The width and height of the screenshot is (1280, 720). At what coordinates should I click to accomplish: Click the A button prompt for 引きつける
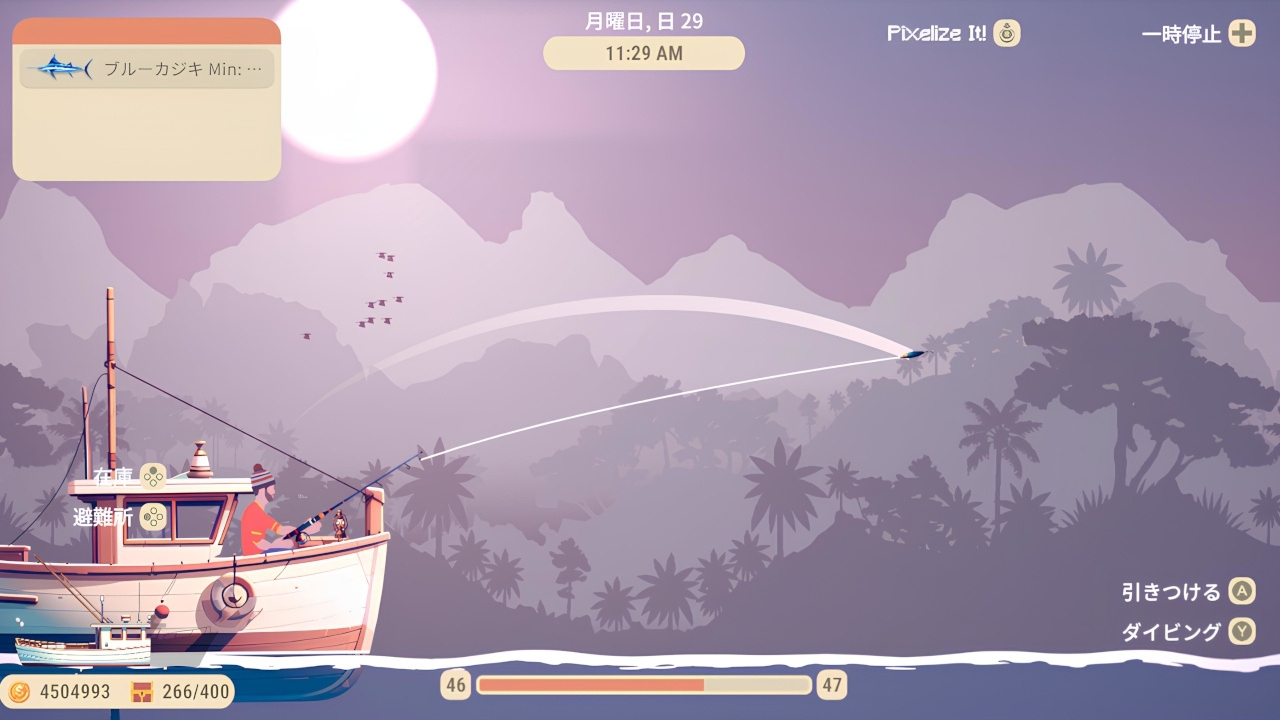(x=1240, y=591)
